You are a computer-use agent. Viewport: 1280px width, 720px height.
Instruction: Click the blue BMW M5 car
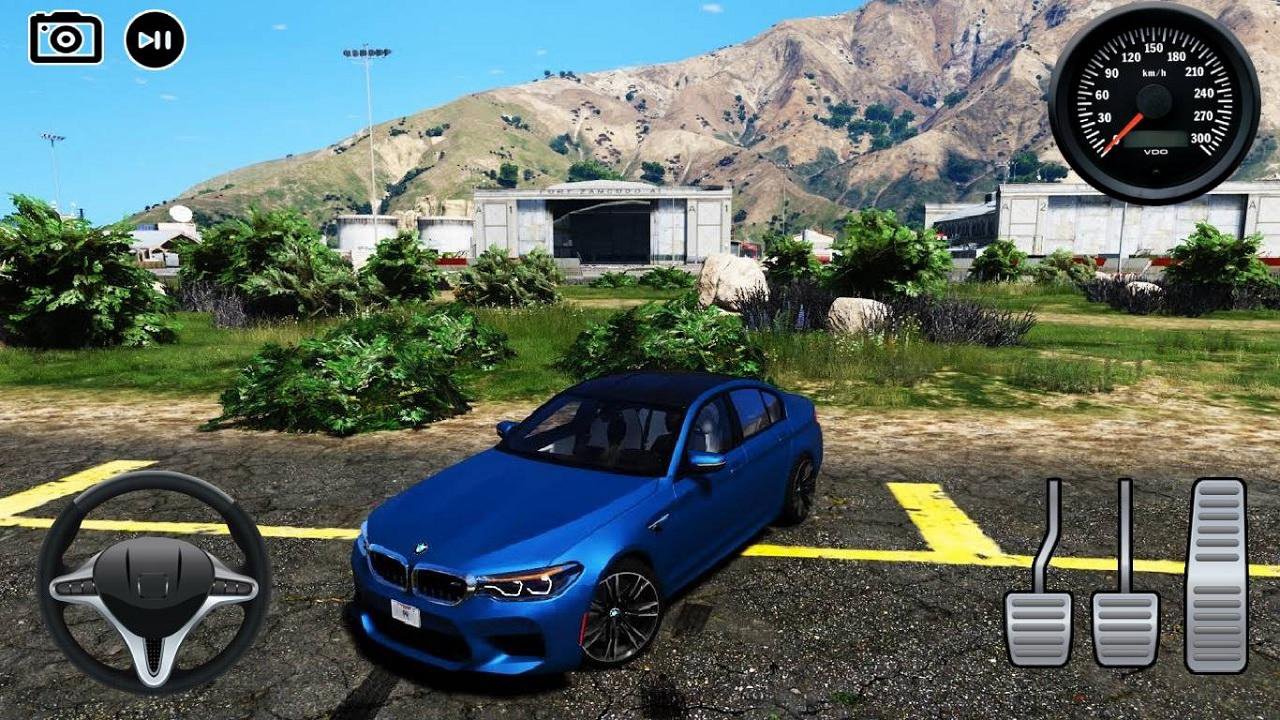coord(580,510)
